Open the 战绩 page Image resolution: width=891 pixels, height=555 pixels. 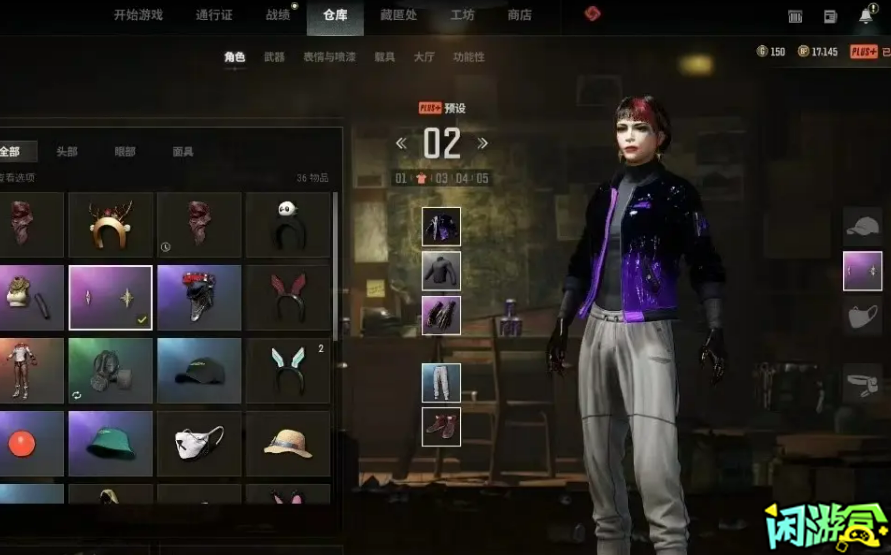(278, 15)
